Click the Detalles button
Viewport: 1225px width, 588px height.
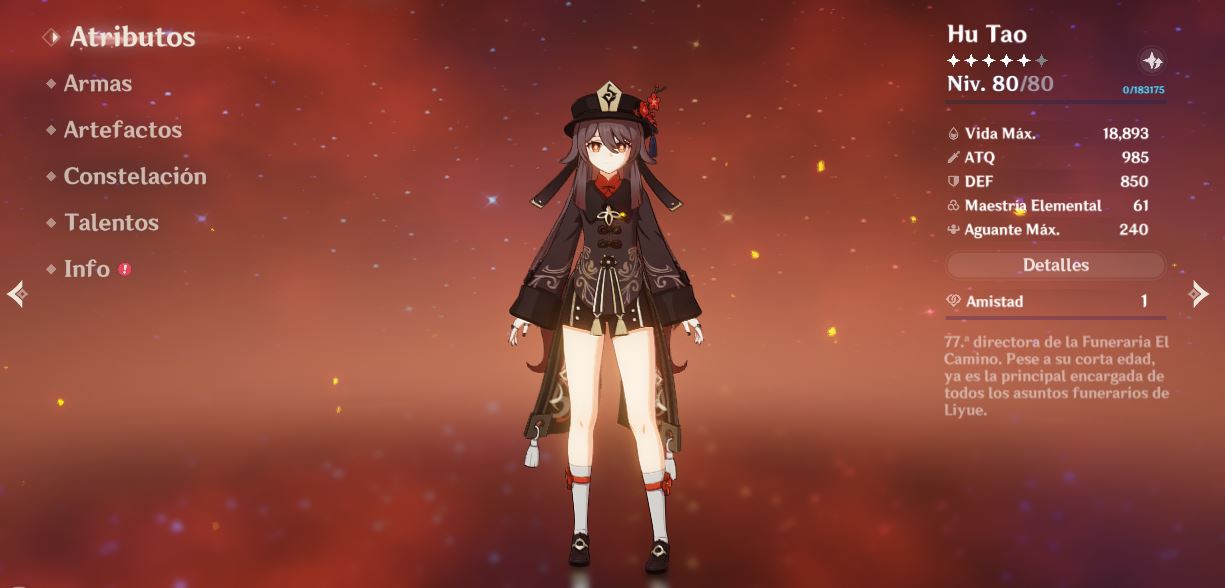[1055, 265]
